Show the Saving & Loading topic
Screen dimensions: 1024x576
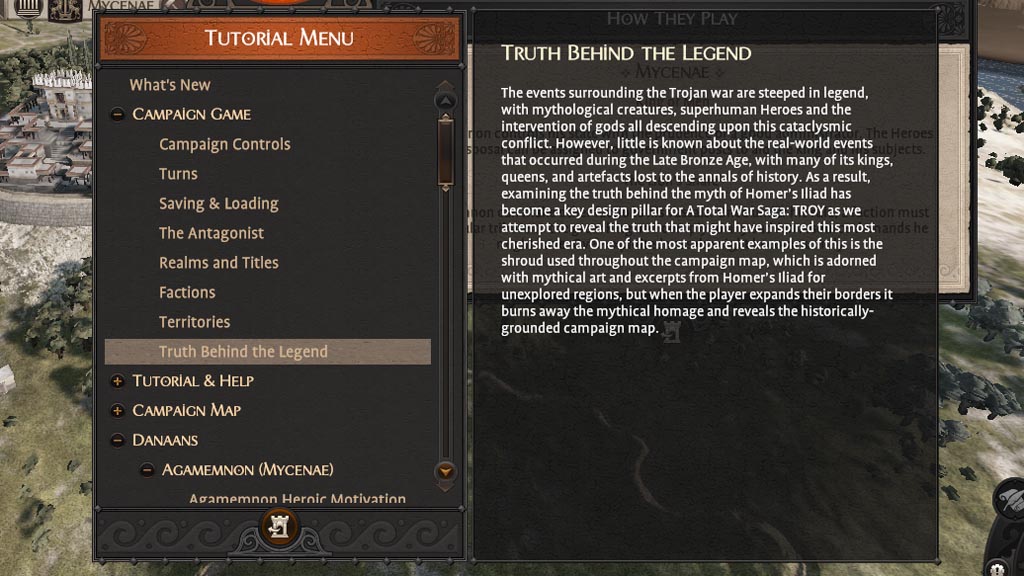(218, 203)
